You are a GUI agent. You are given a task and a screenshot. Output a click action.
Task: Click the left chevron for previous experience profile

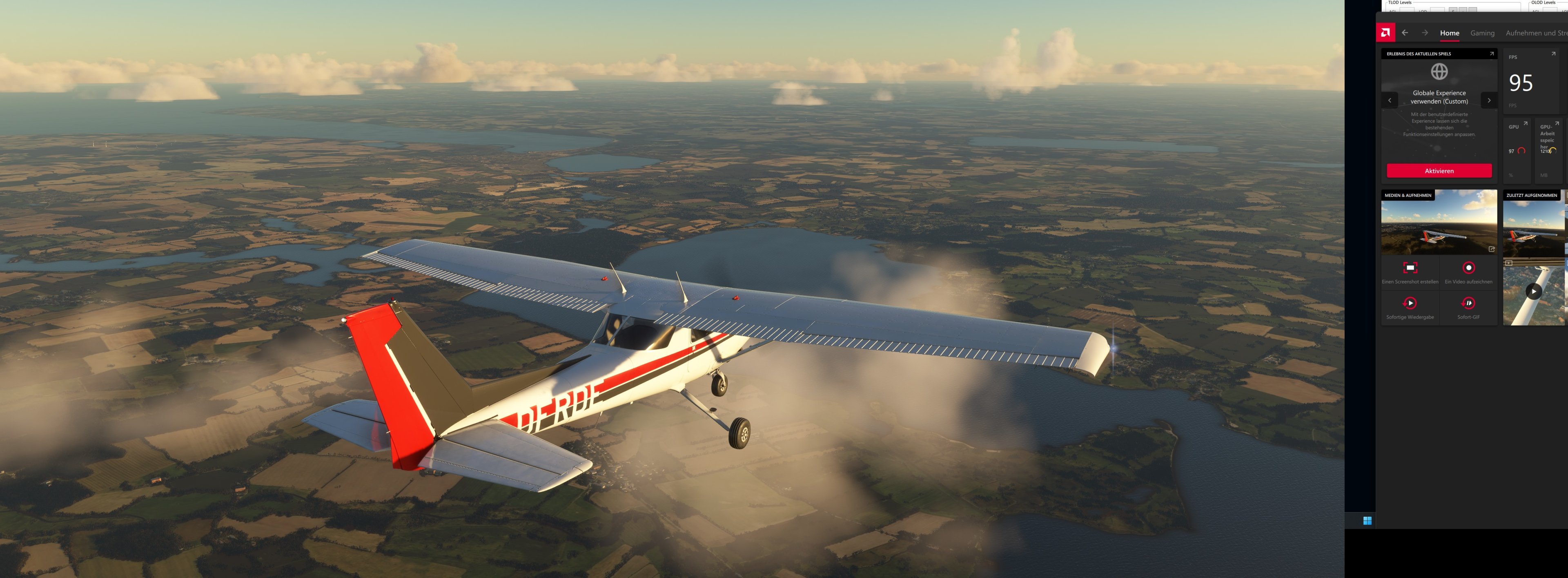[x=1391, y=100]
